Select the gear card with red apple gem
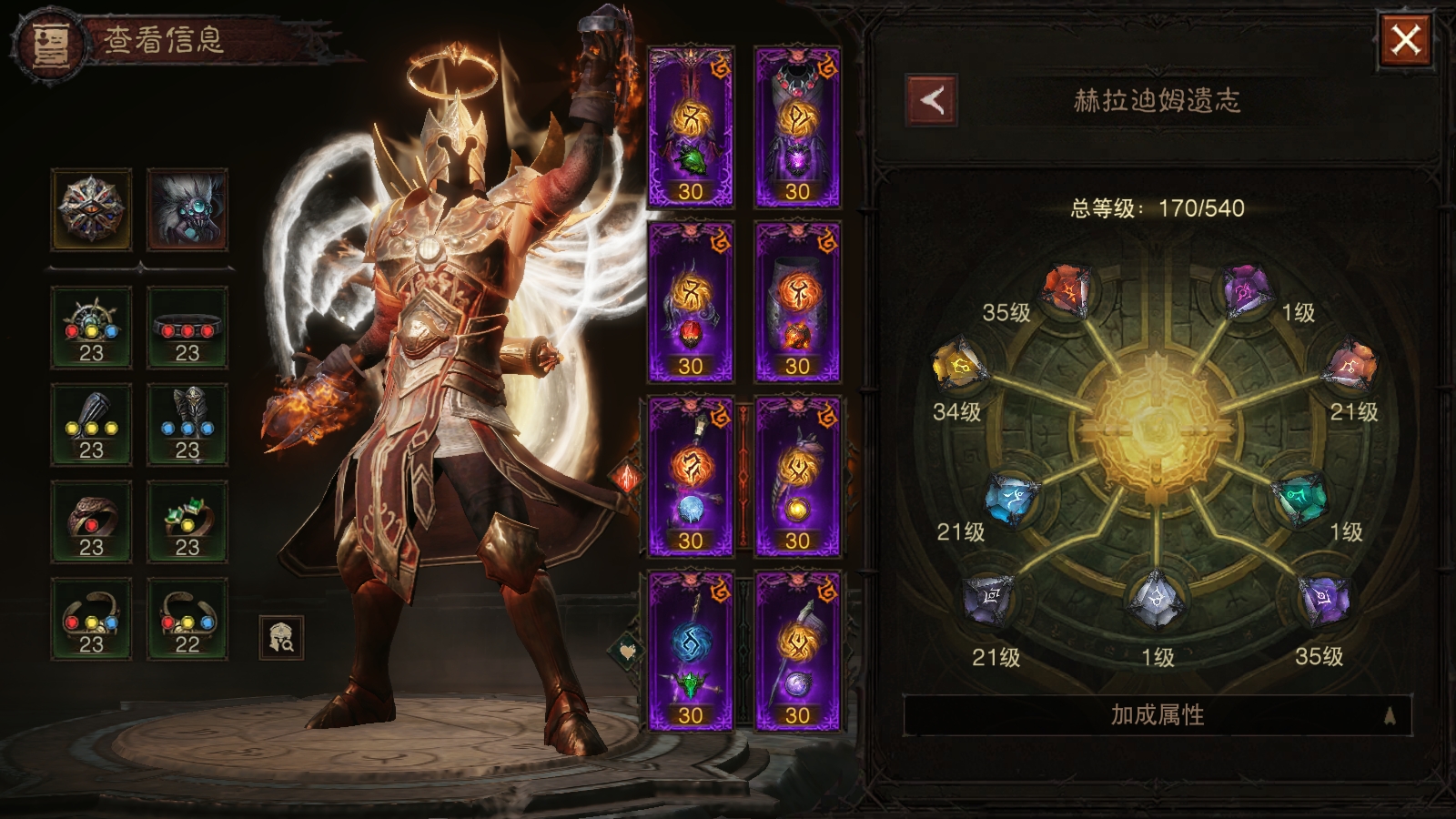The height and width of the screenshot is (819, 1456). (691, 300)
